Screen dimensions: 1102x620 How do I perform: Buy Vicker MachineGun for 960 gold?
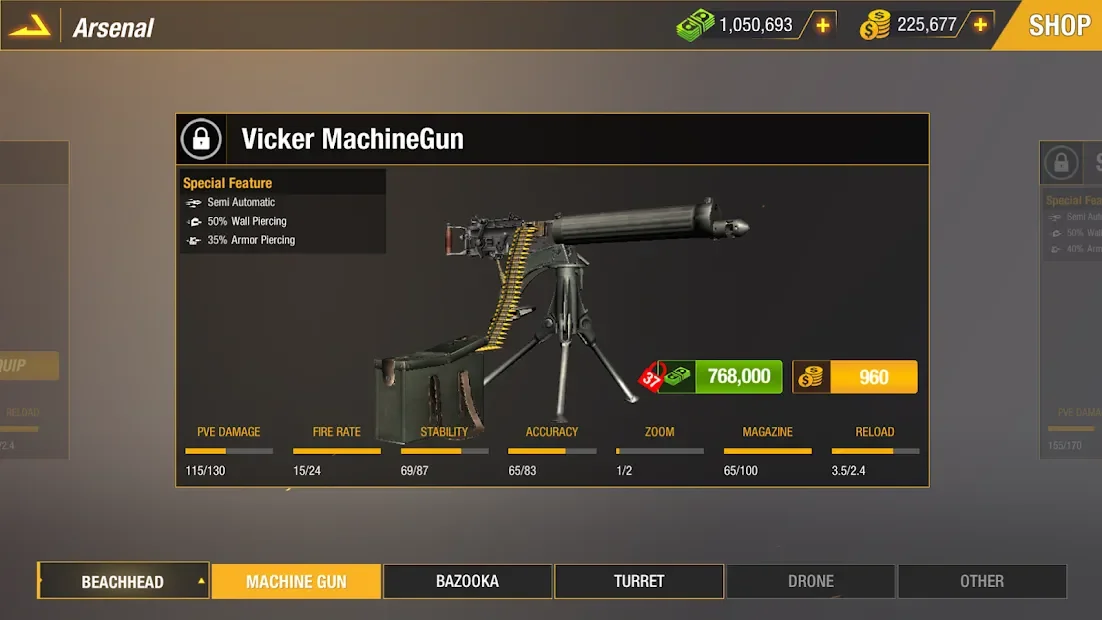855,377
